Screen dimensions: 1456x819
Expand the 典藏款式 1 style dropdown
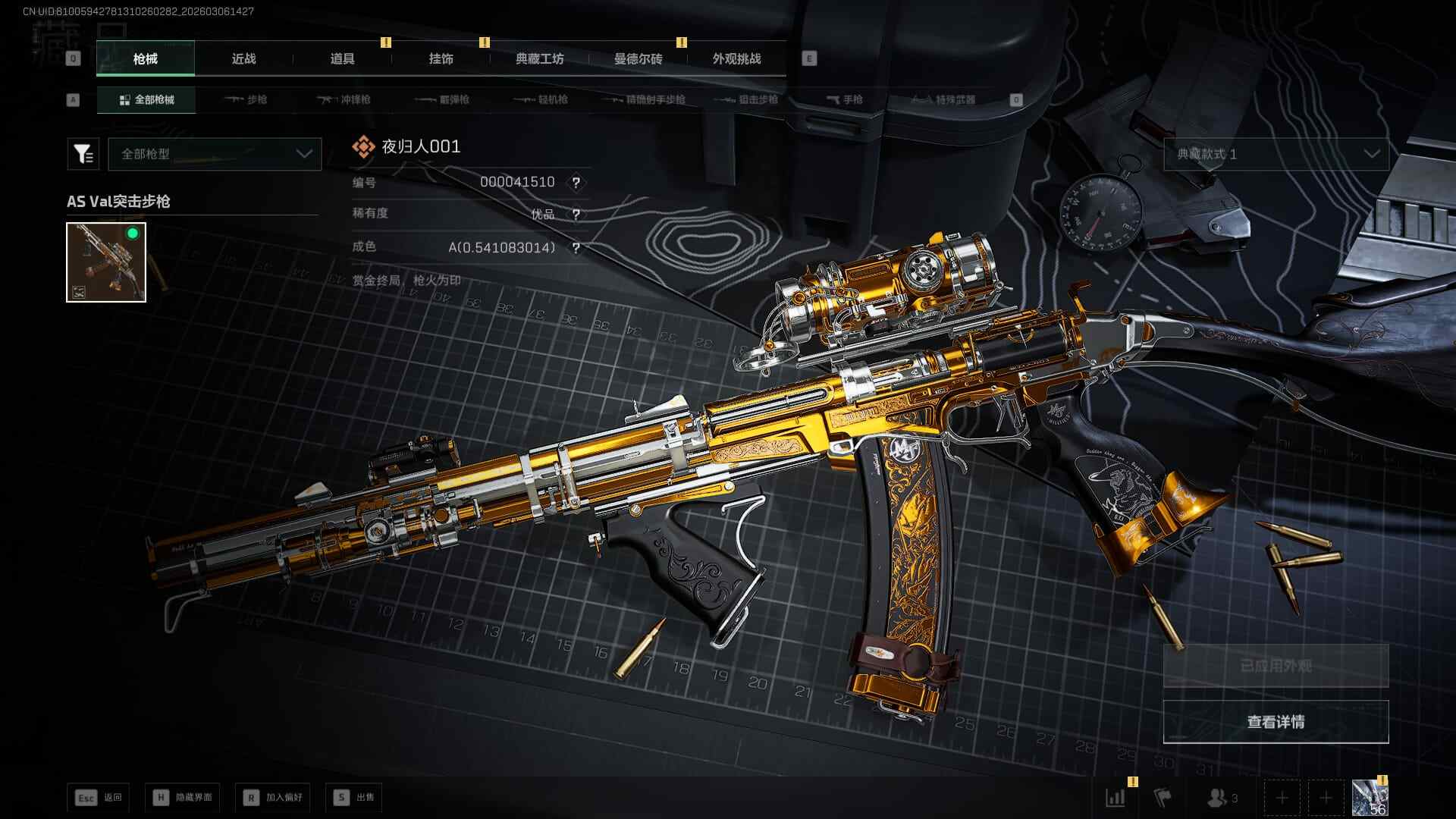click(1276, 154)
